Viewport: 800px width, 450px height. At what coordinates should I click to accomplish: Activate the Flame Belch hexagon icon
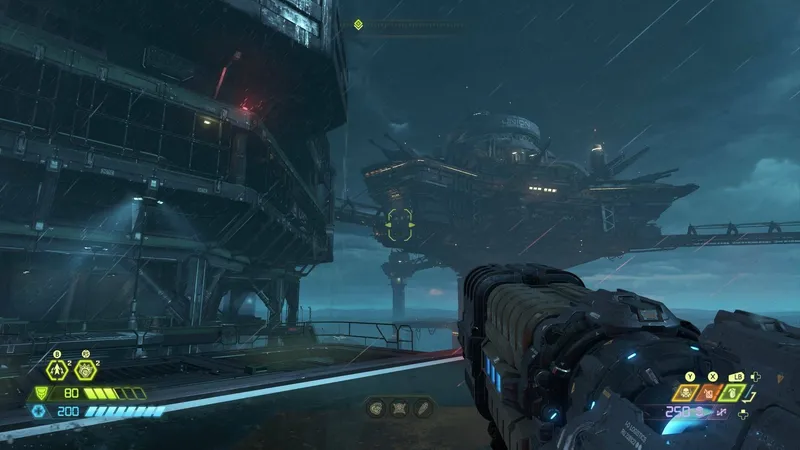click(85, 370)
